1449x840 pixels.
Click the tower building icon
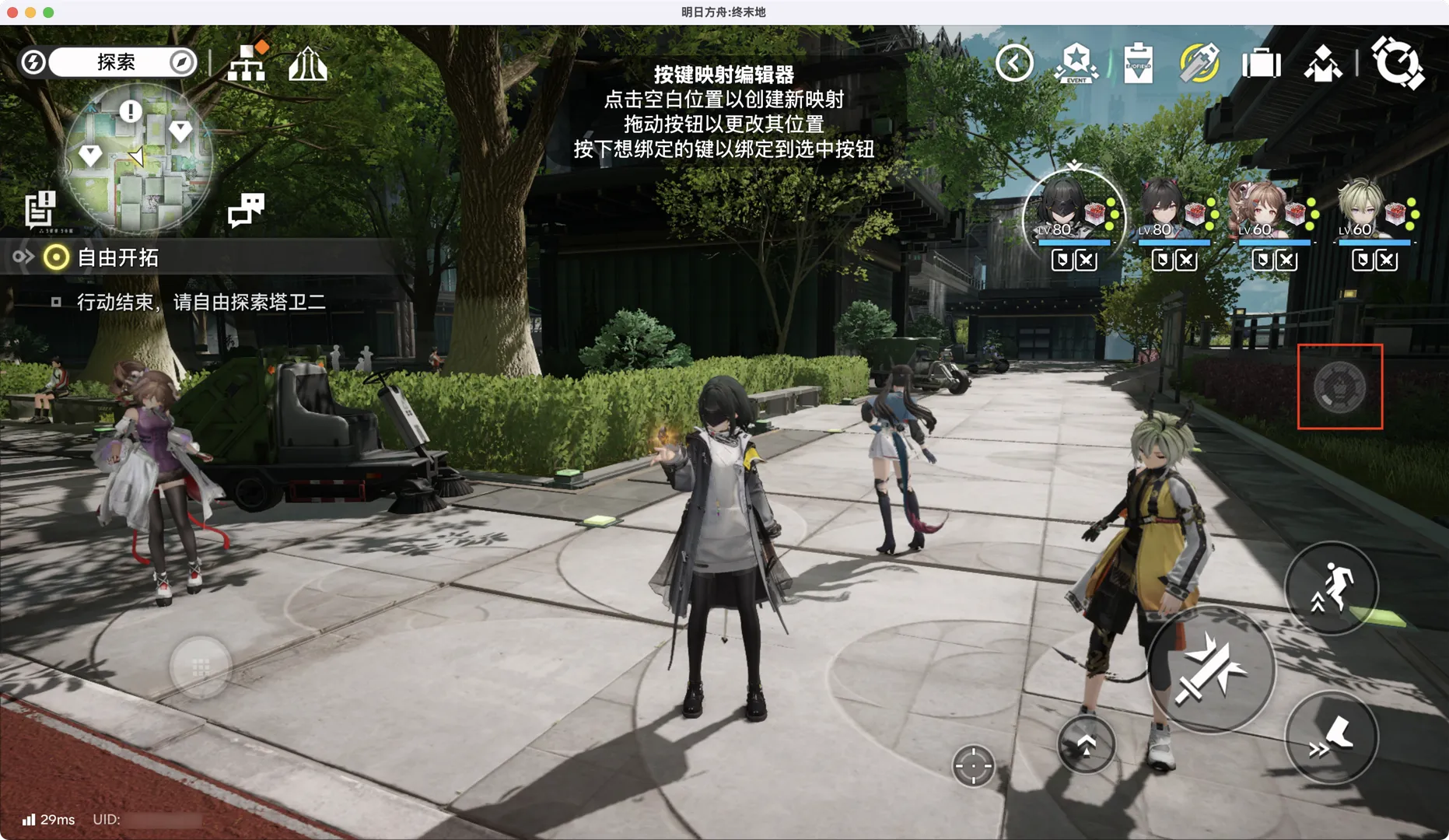pos(308,64)
